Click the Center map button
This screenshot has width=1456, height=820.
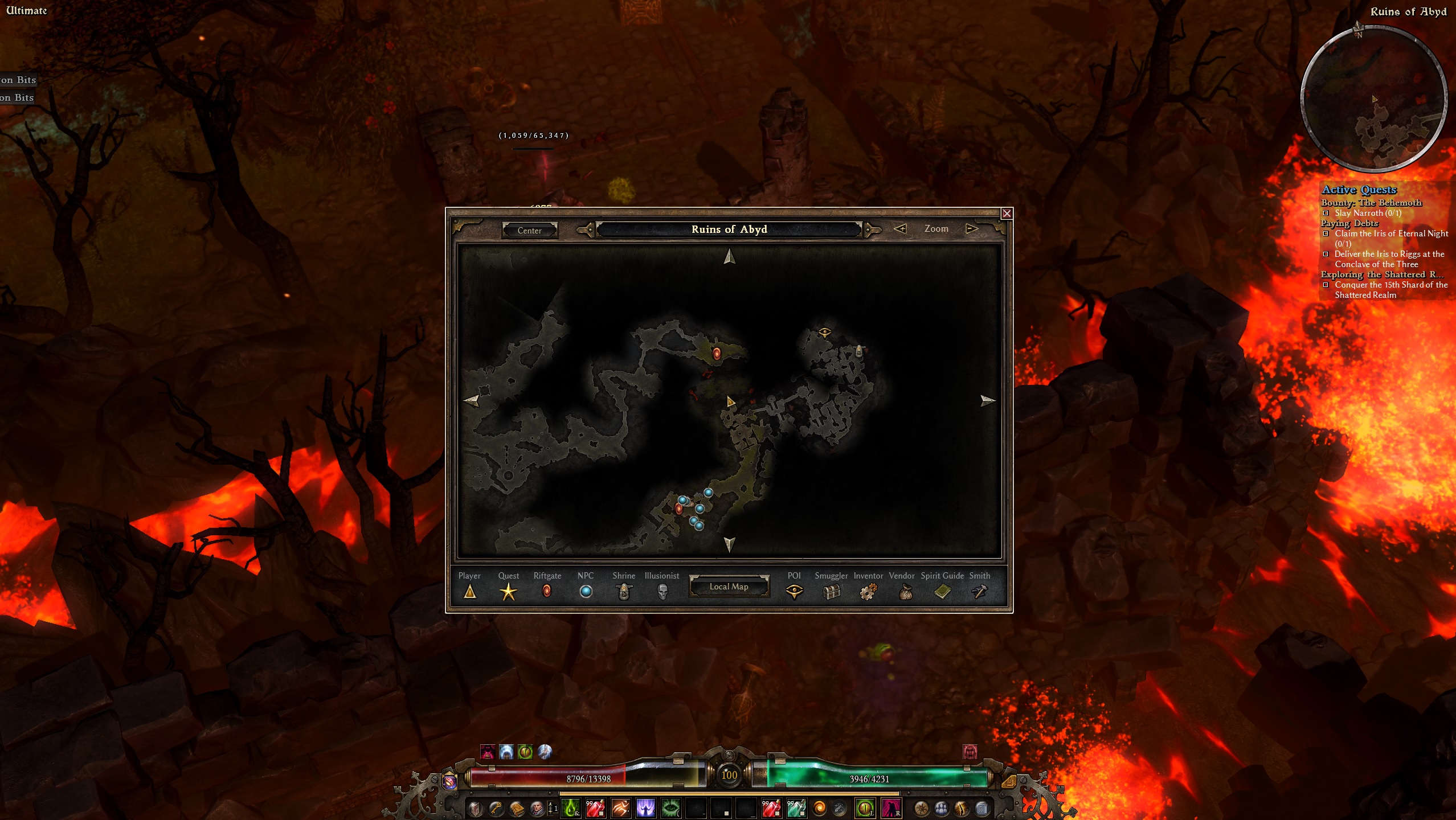coord(529,231)
